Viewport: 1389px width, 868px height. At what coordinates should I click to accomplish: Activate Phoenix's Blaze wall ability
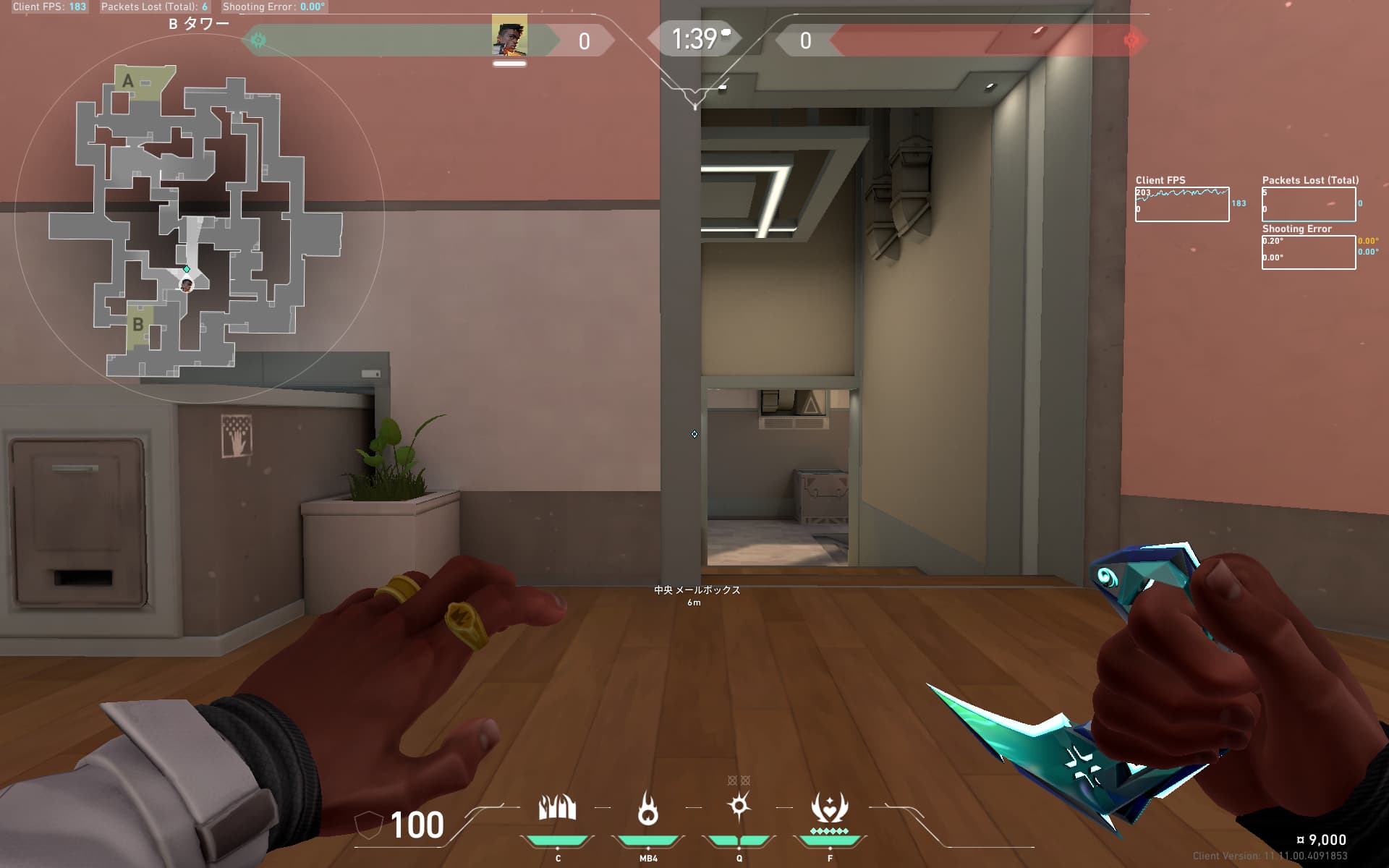(x=557, y=808)
